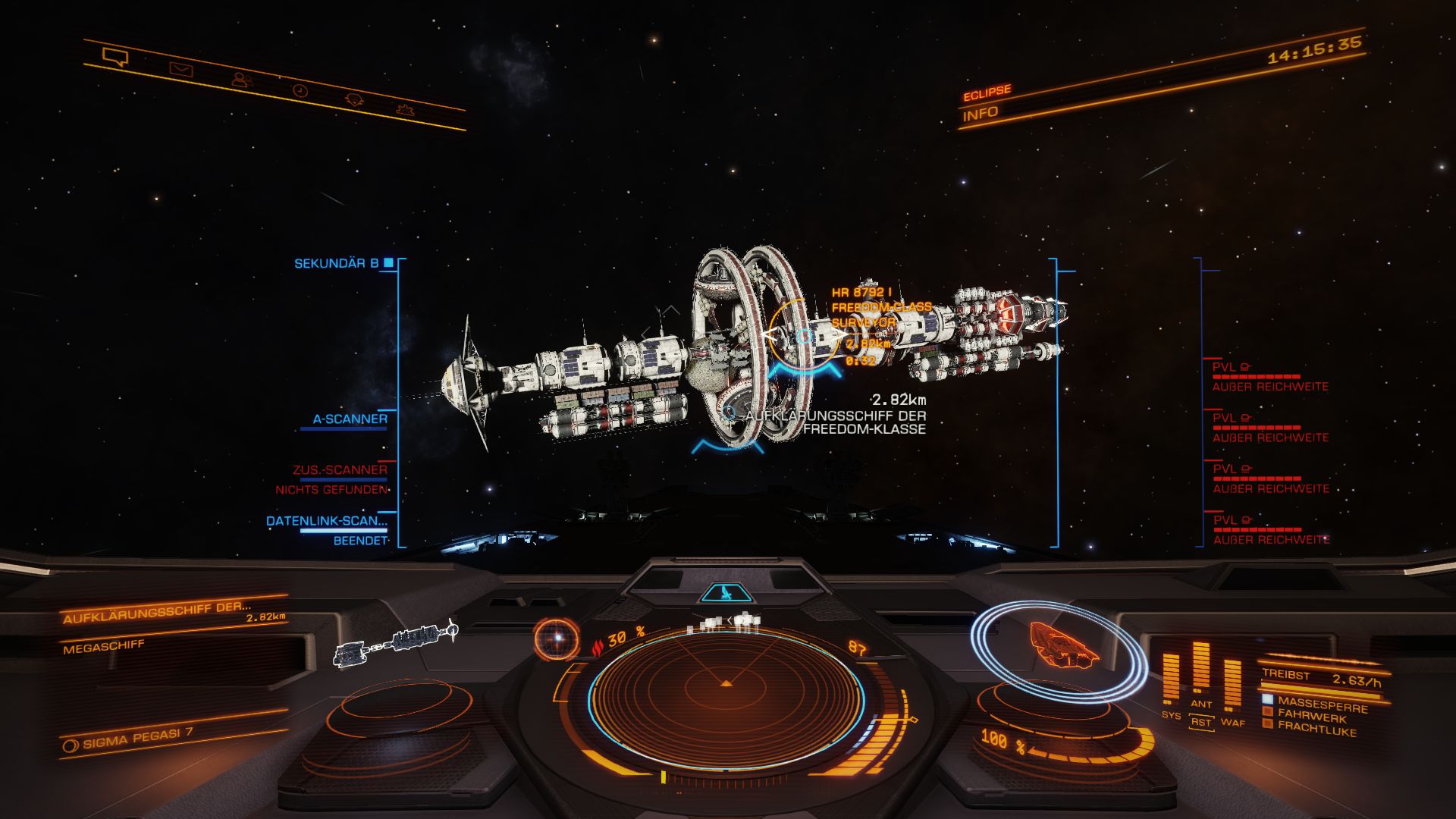Switch to the friends and contacts tab

tap(242, 79)
